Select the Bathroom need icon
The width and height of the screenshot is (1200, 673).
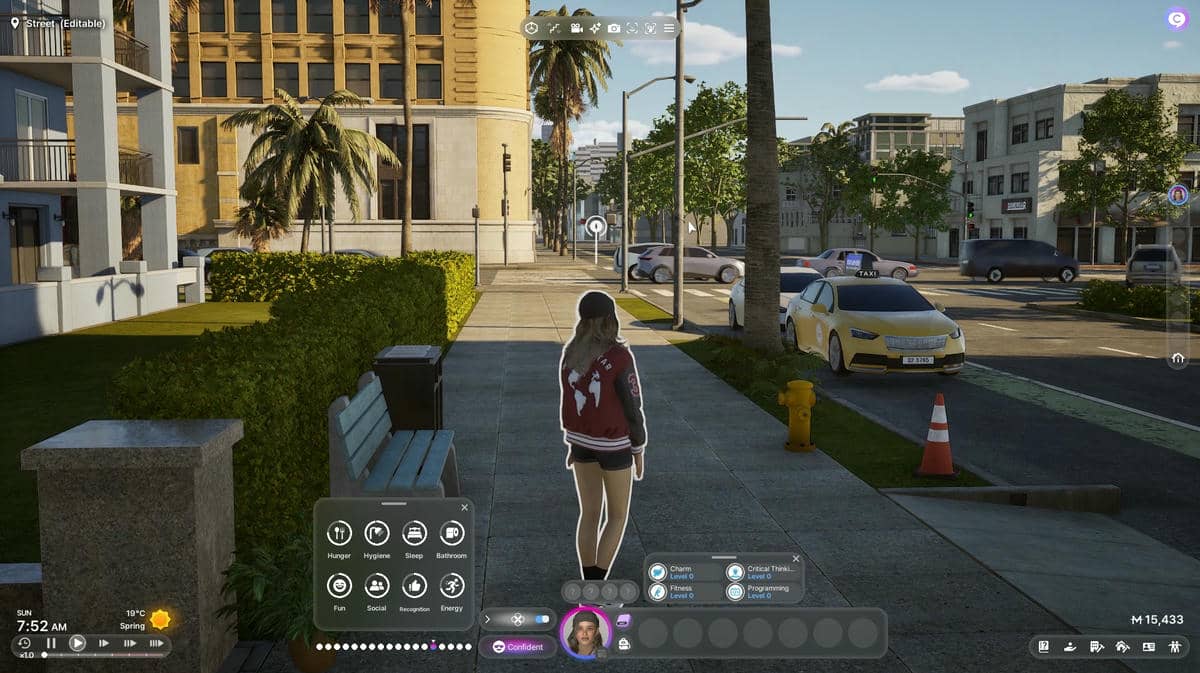tap(451, 534)
